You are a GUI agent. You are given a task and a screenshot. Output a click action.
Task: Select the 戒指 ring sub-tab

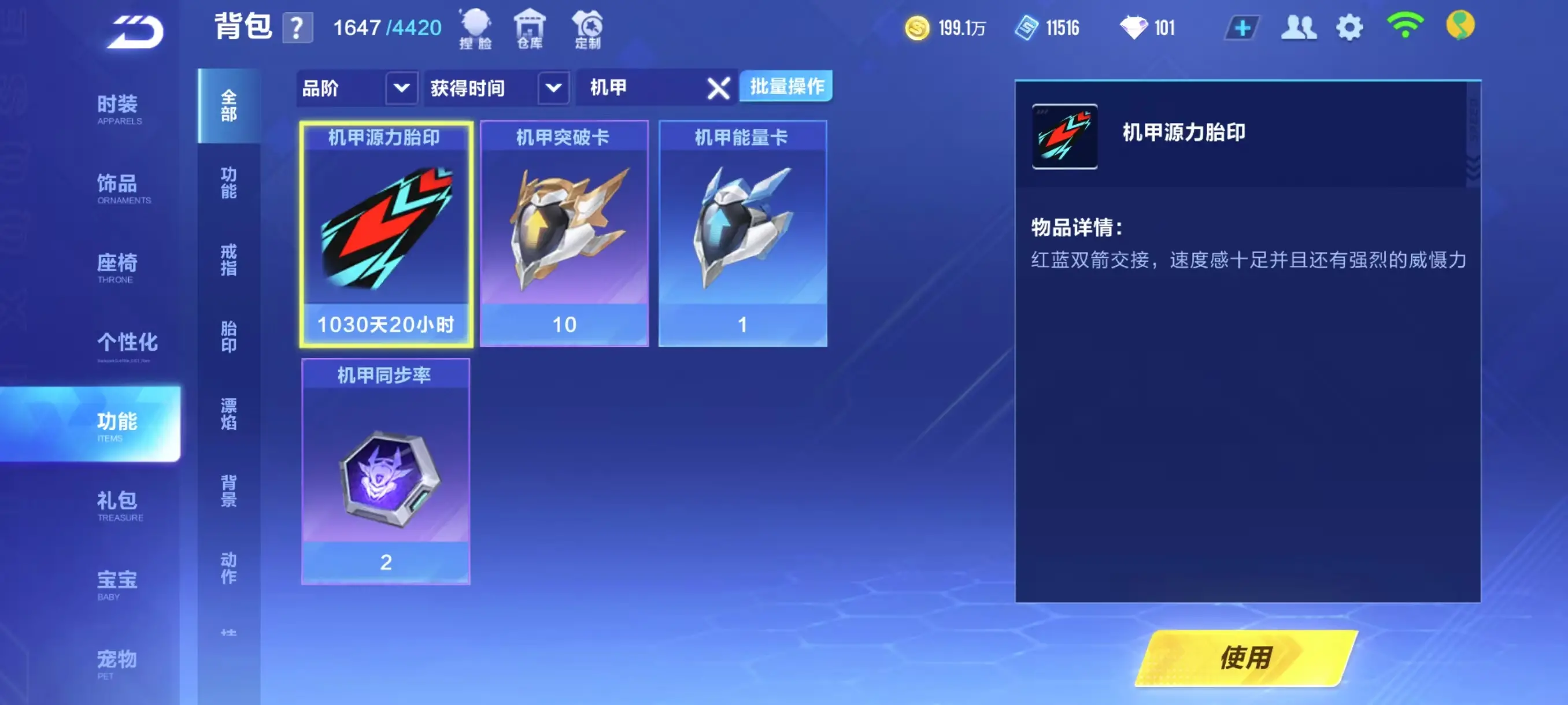(x=229, y=259)
